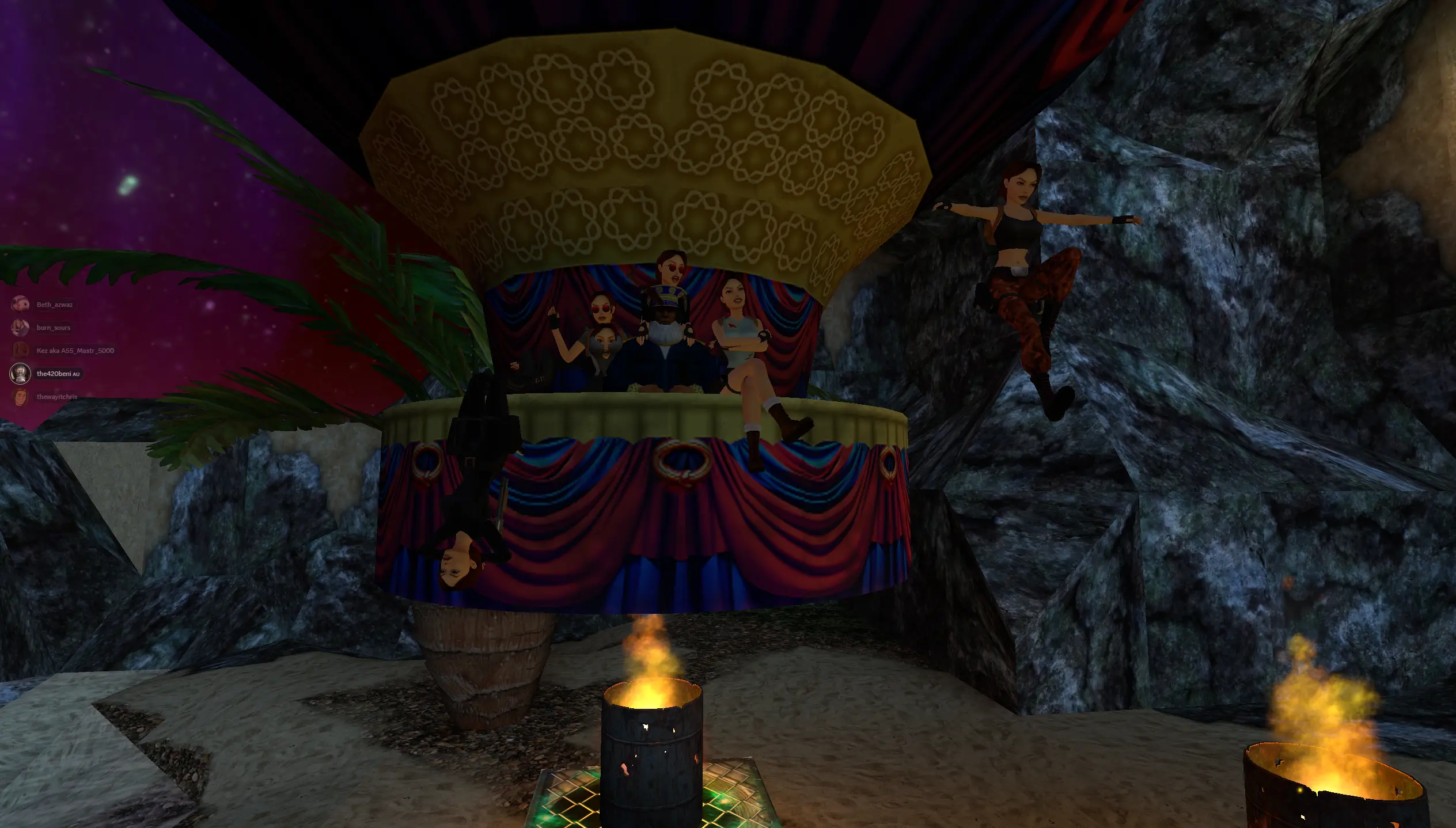
Task: Click thewayitchris' avatar icon
Action: coord(20,397)
